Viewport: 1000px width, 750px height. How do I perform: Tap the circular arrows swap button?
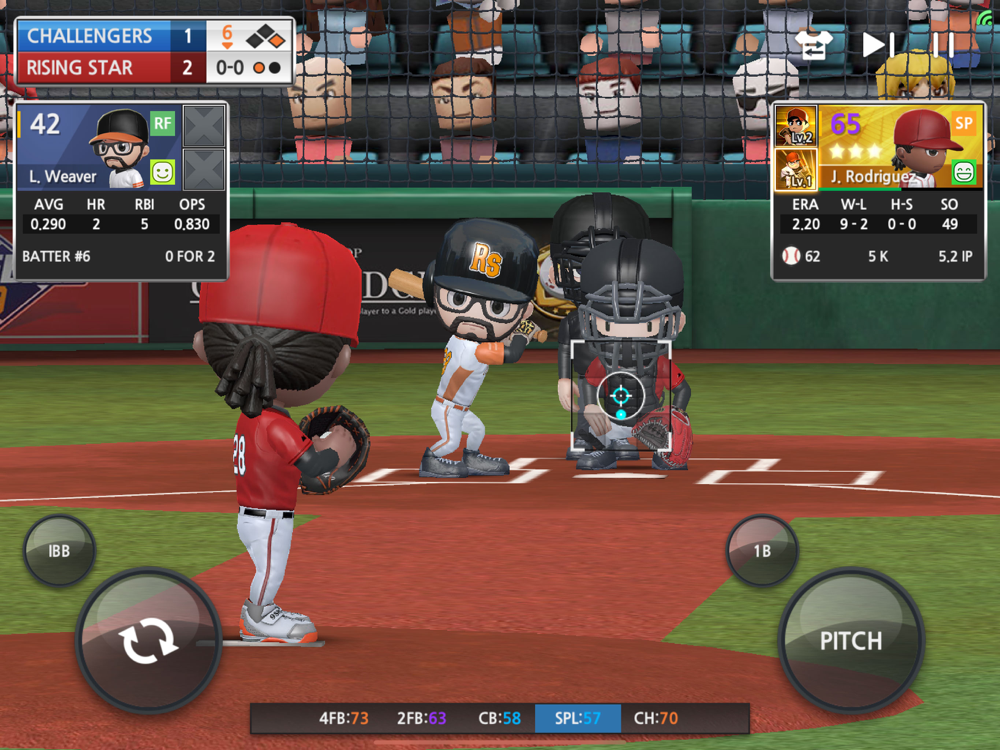148,641
